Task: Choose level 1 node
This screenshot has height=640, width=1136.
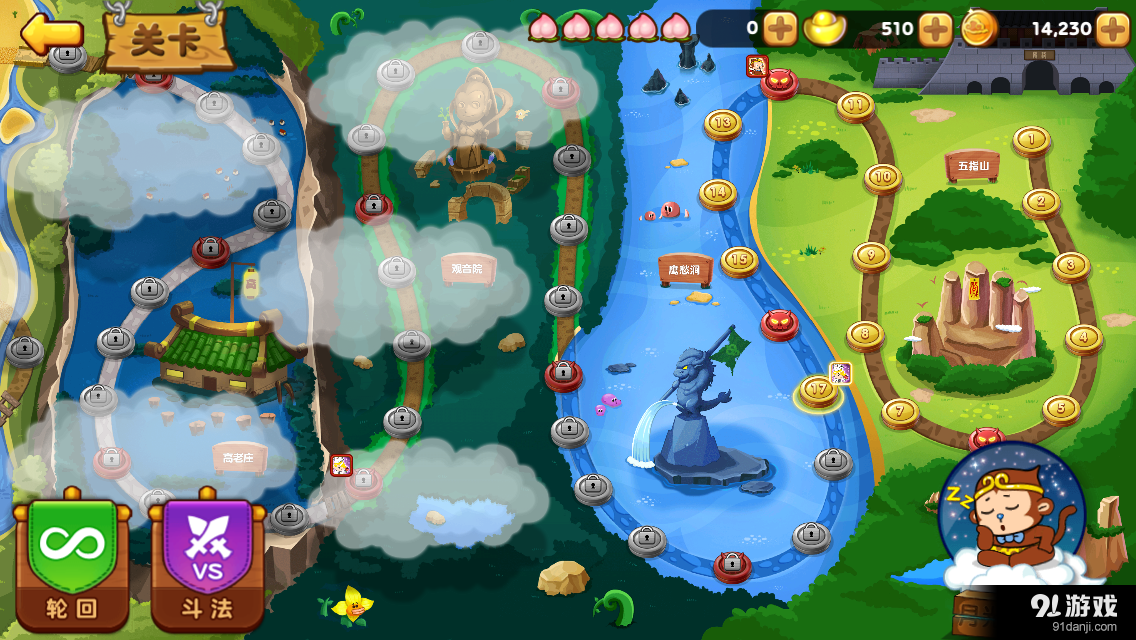Action: (x=1031, y=139)
